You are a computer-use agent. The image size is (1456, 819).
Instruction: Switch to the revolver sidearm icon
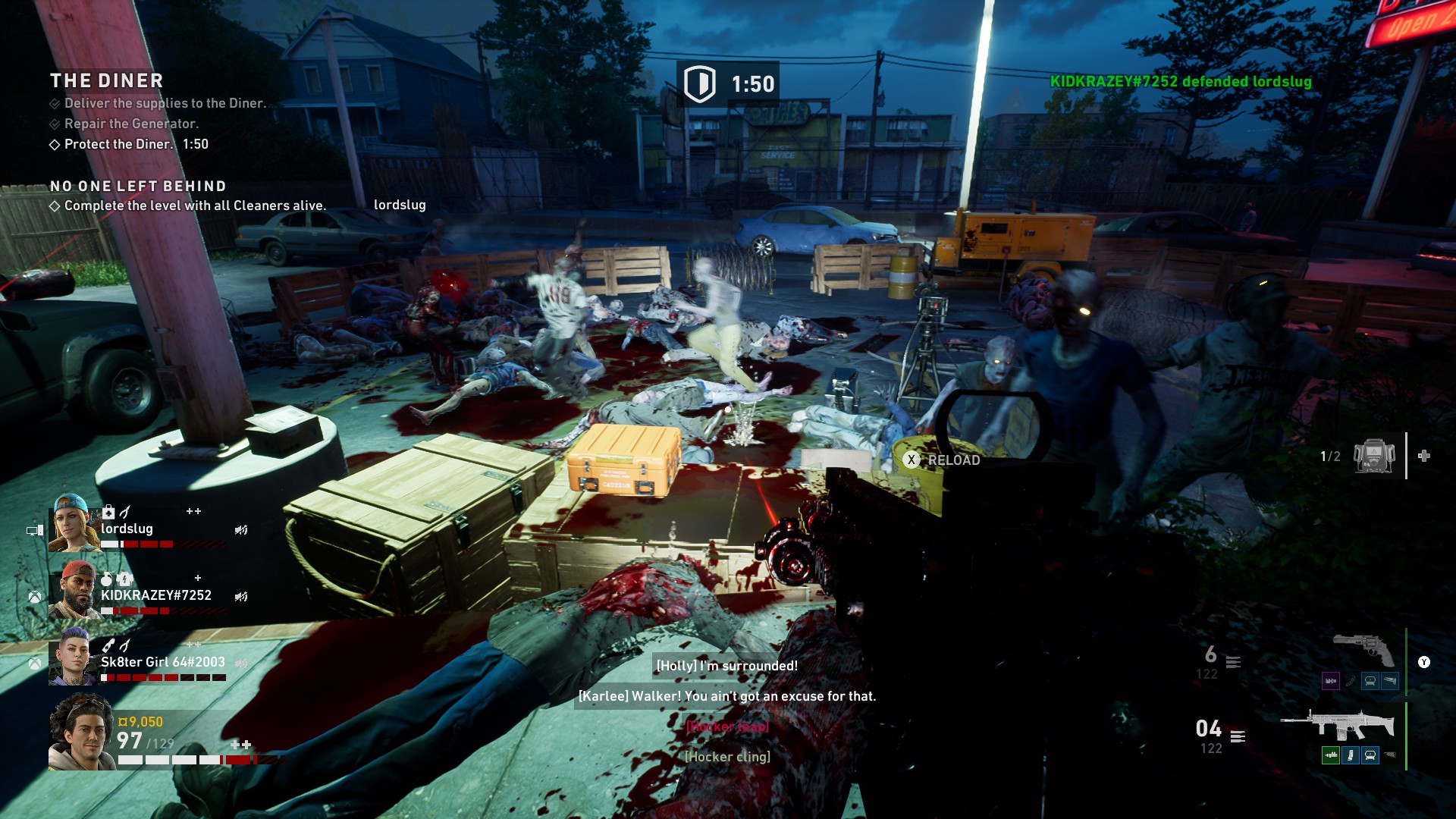[1363, 650]
